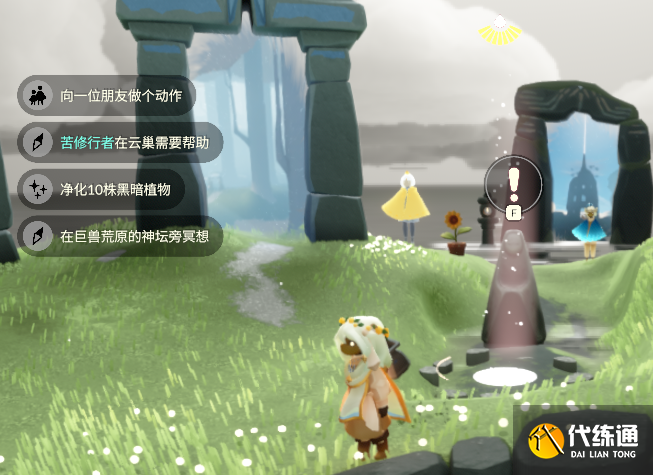Tap the exclamation mark interaction circle
Image resolution: width=653 pixels, height=475 pixels.
(x=513, y=182)
